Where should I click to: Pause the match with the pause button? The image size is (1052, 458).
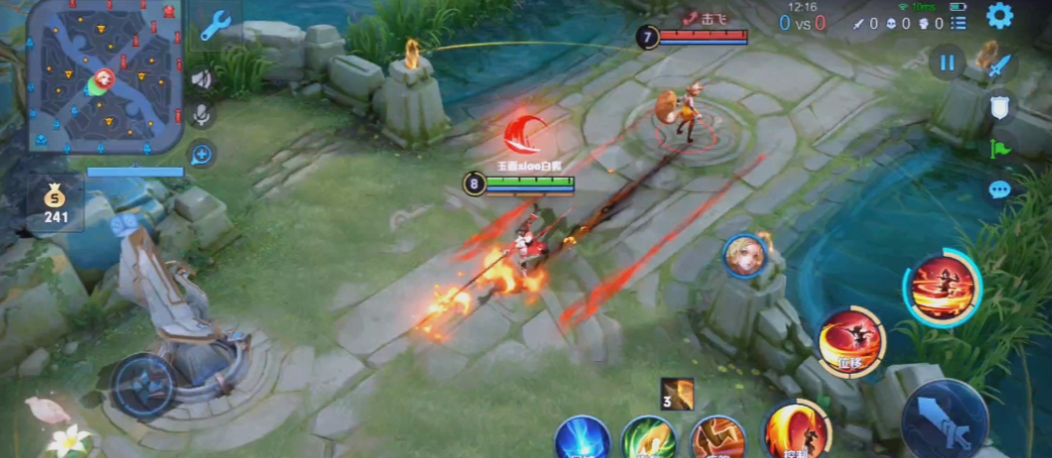[946, 63]
